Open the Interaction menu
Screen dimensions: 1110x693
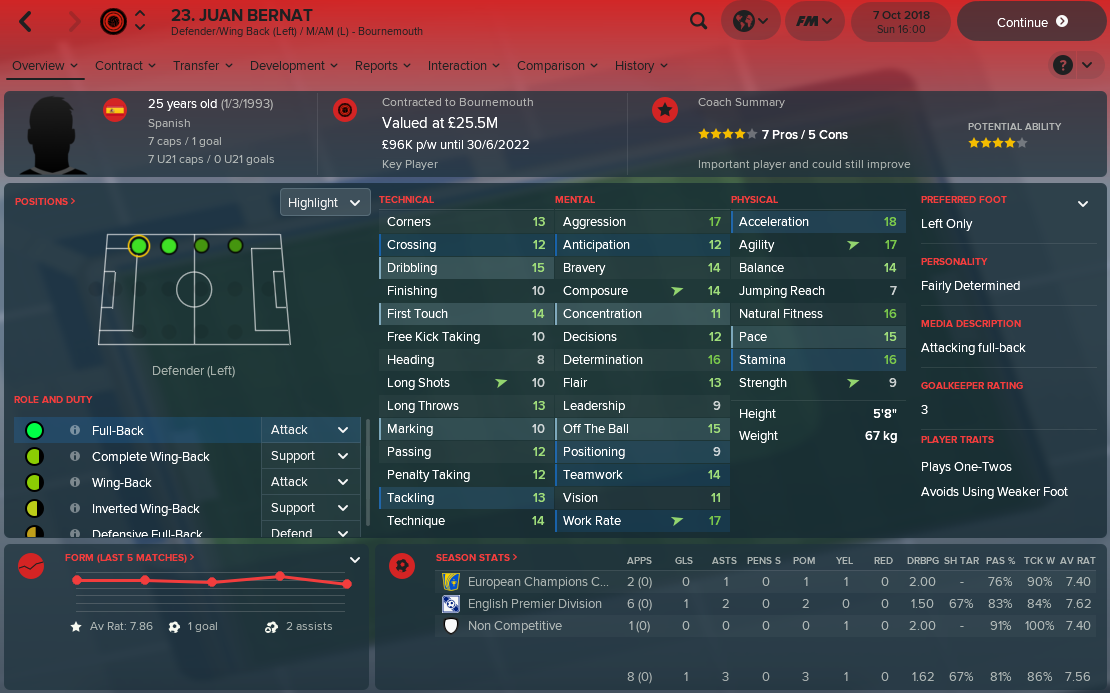464,66
